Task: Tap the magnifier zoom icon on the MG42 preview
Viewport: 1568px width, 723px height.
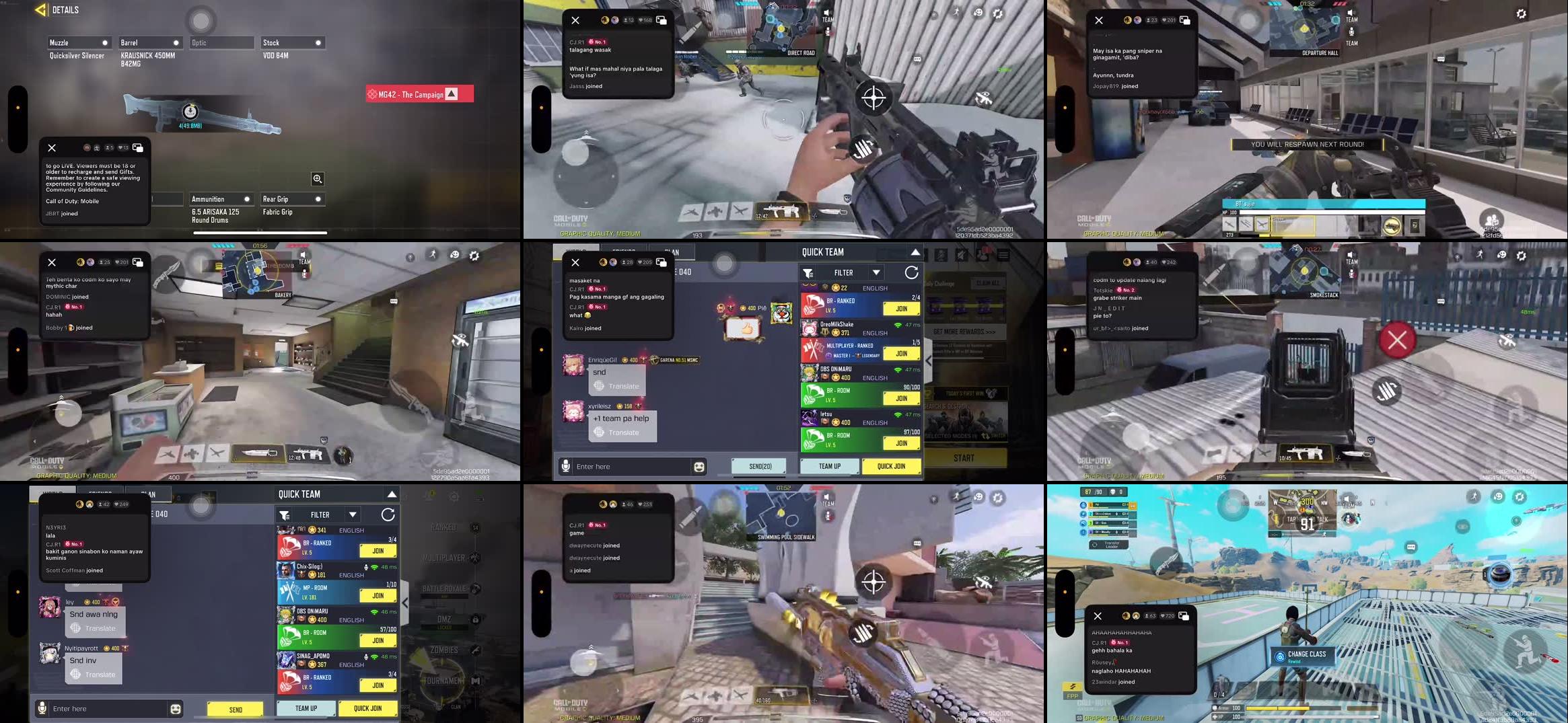Action: pos(317,178)
